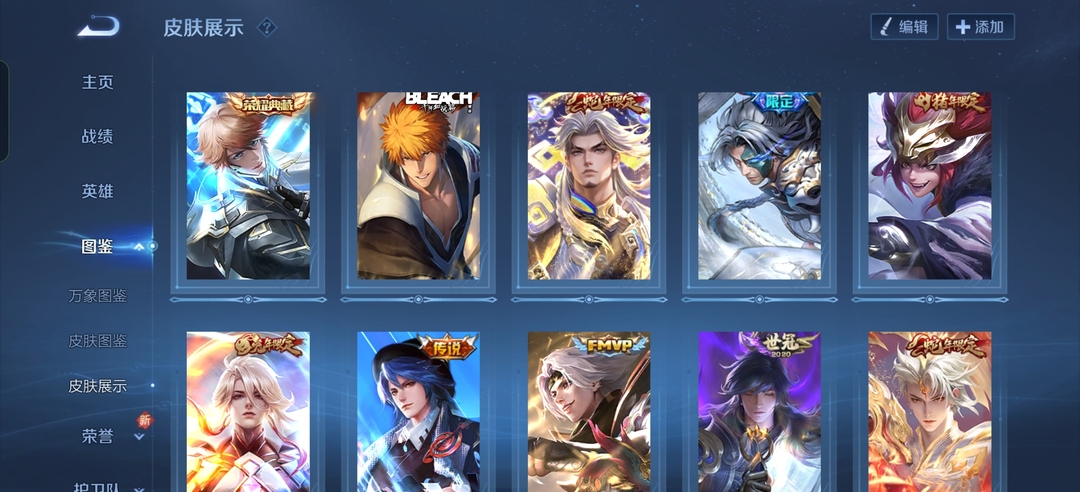The width and height of the screenshot is (1080, 492).
Task: Open the 皮肤图鉴 sub-menu entry
Action: coord(98,341)
